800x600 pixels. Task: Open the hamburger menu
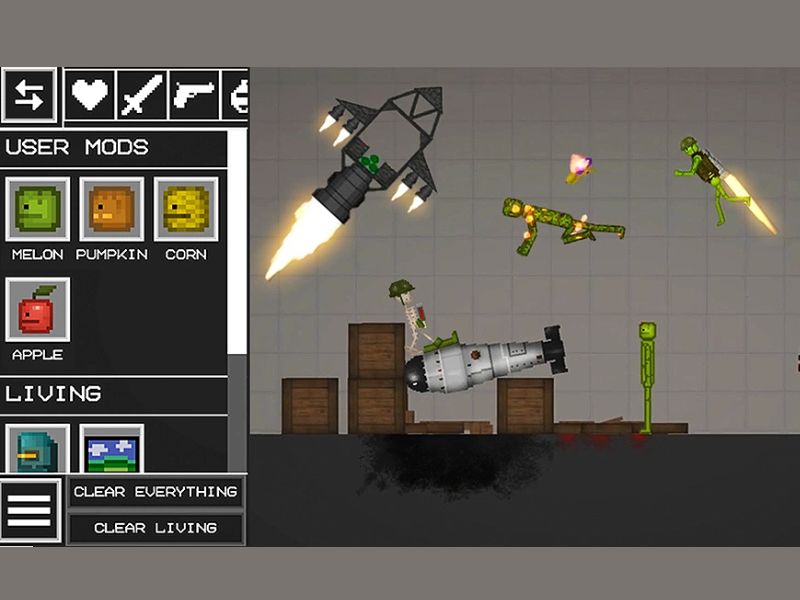[x=29, y=510]
